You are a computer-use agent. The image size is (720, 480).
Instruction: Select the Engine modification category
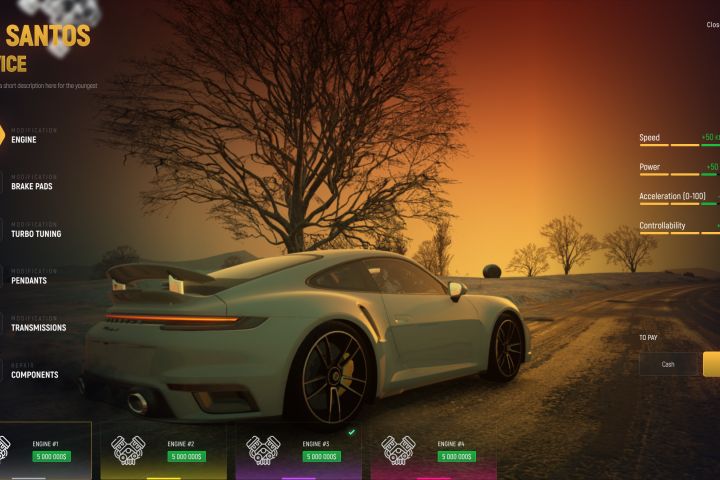click(24, 140)
